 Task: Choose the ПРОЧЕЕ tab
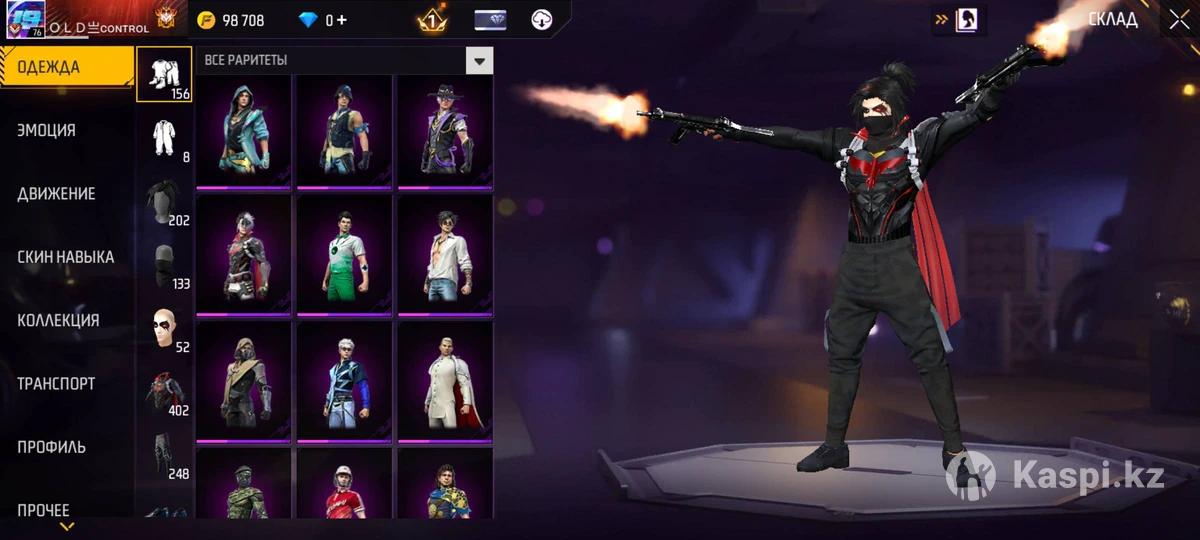pyautogui.click(x=44, y=510)
